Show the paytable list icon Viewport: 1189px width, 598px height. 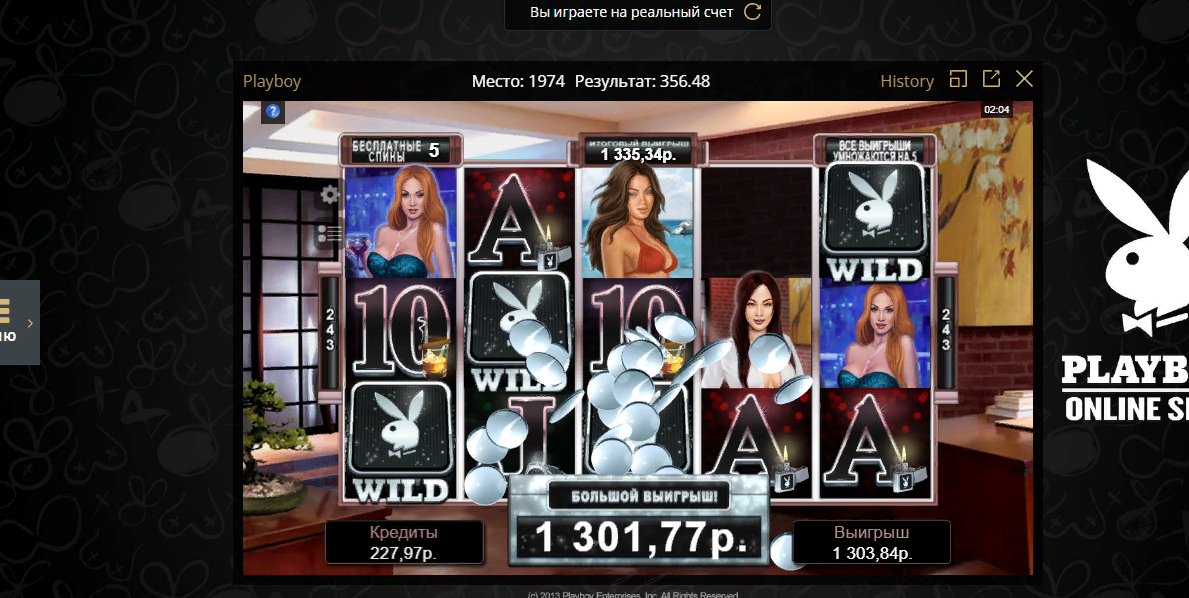tap(329, 234)
